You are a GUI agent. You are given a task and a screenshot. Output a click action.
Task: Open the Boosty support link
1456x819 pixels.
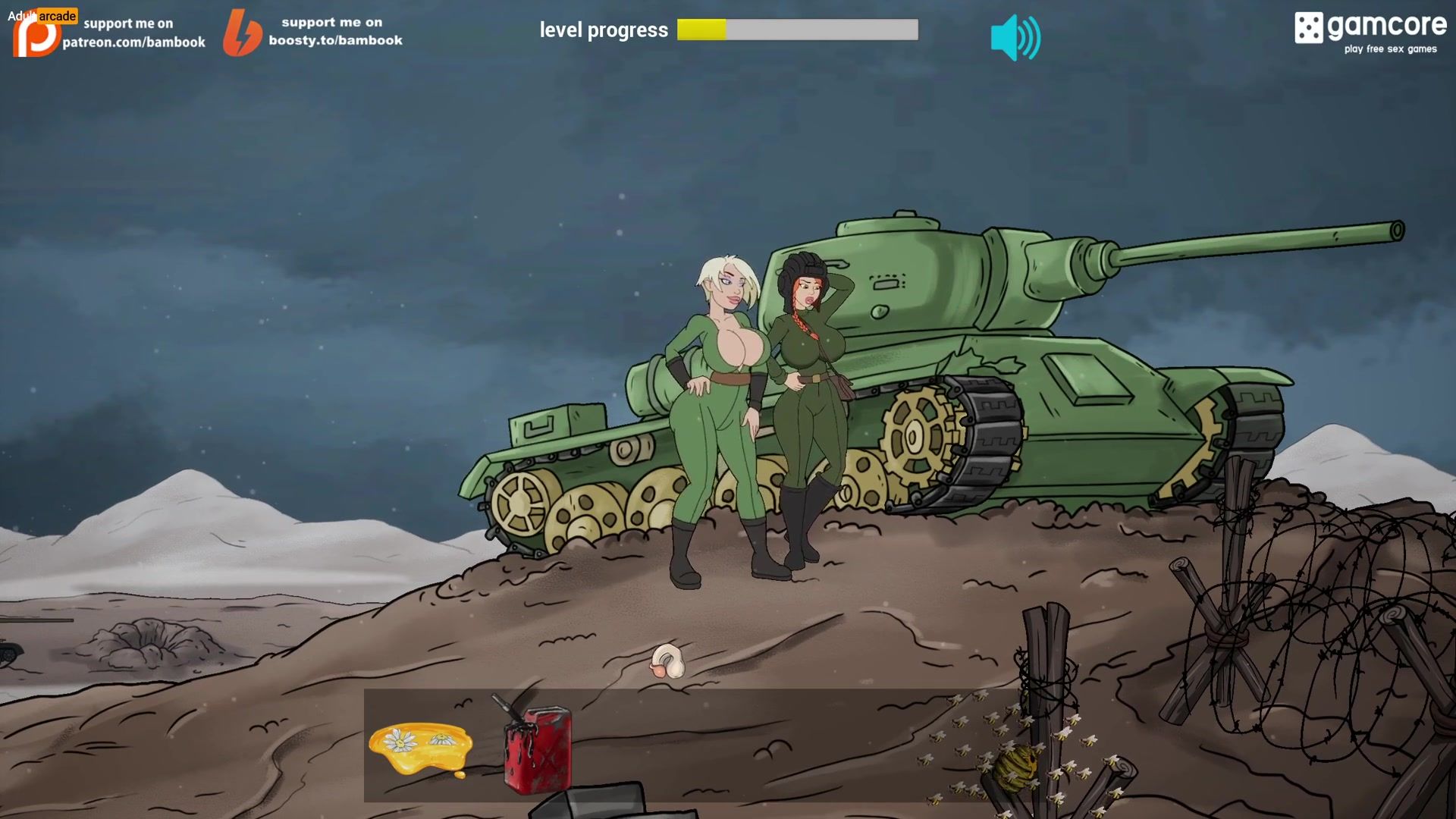(314, 32)
